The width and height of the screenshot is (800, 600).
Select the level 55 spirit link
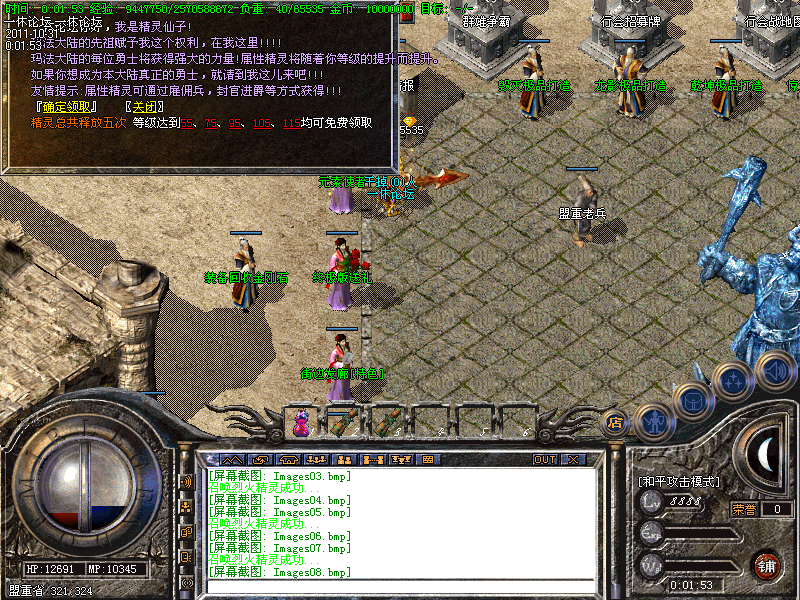point(187,123)
